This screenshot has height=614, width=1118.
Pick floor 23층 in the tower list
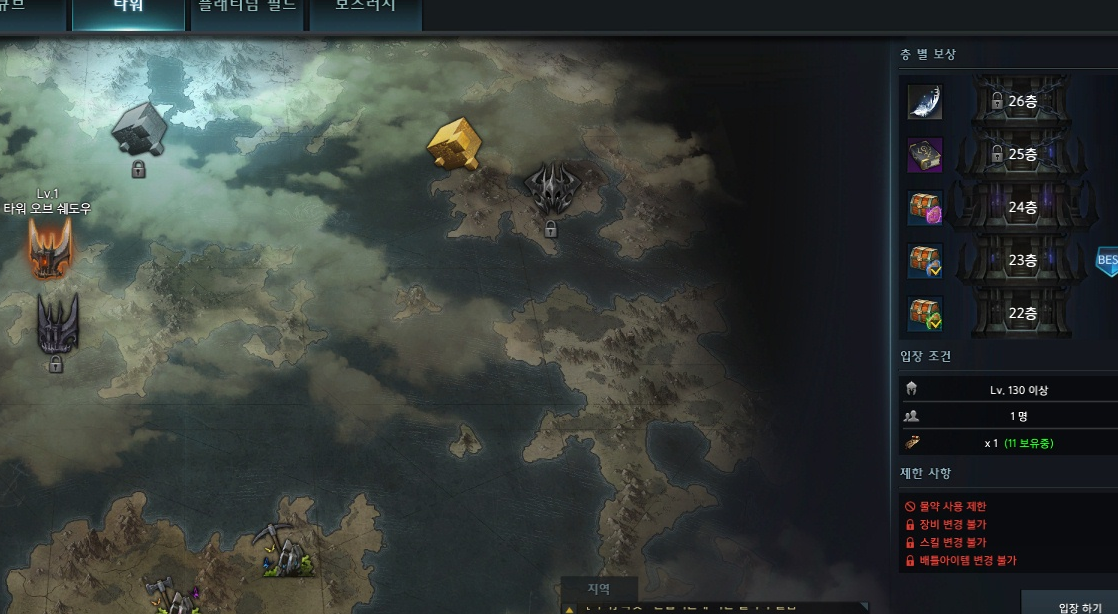tap(1021, 261)
